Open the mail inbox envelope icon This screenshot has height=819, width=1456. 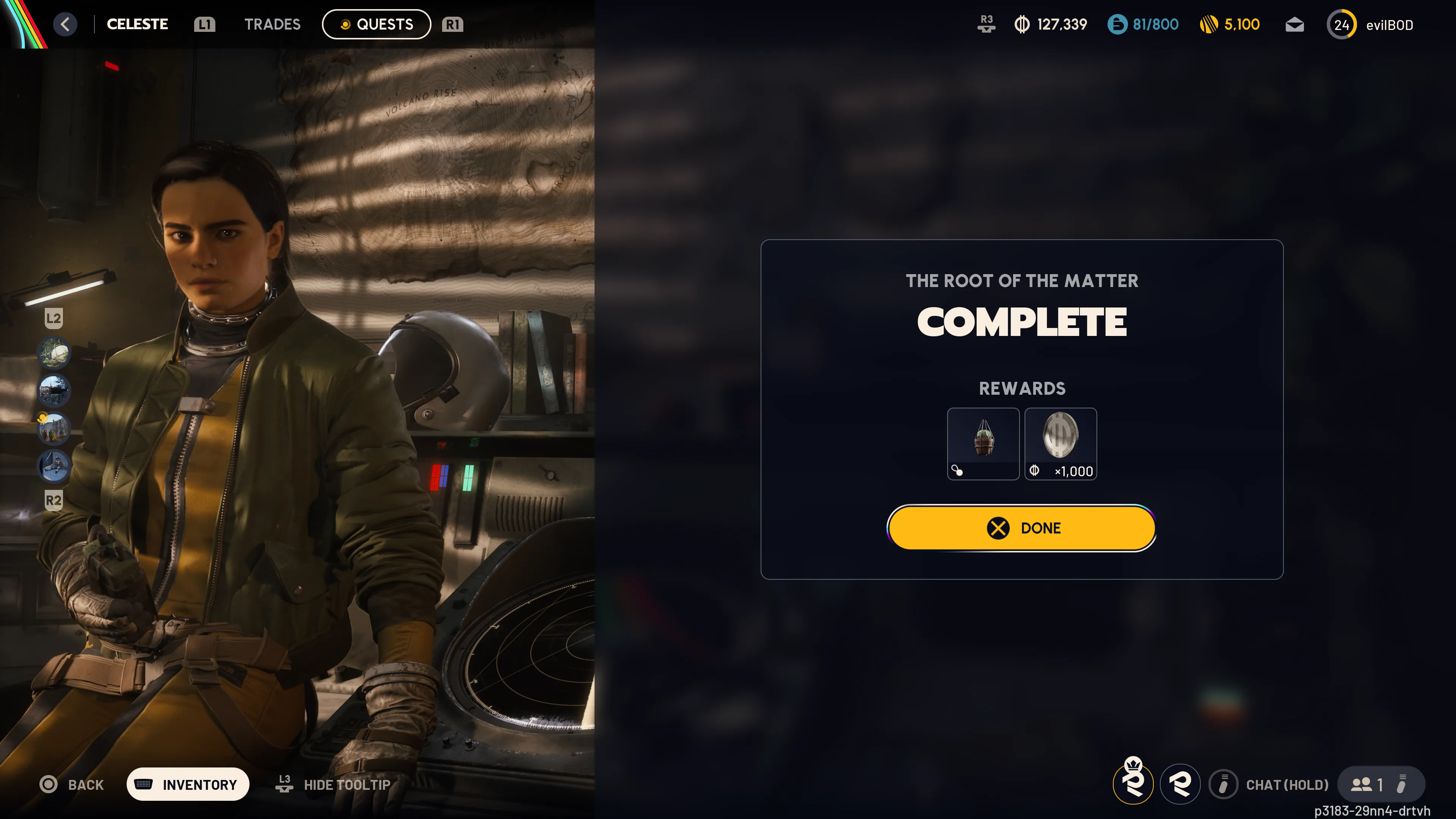click(1294, 24)
